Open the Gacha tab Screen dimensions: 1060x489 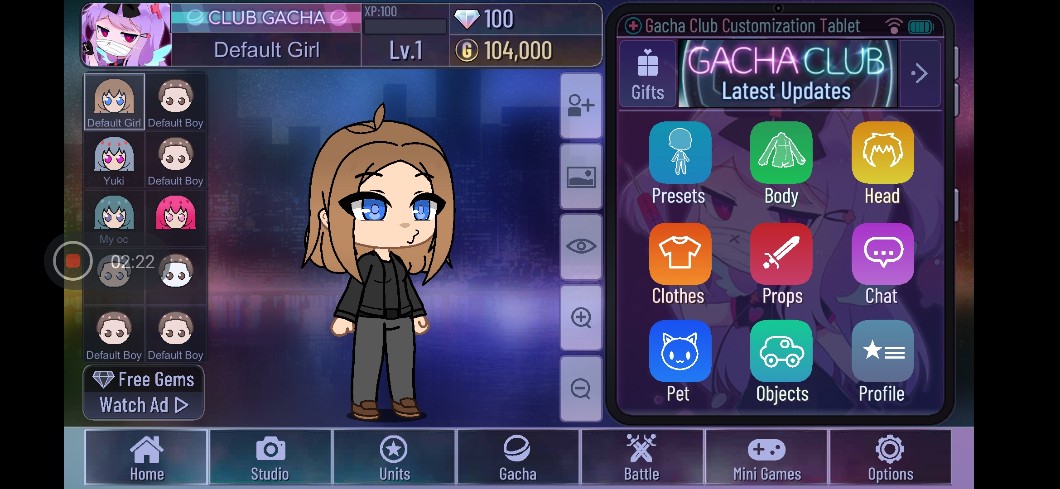click(x=518, y=457)
